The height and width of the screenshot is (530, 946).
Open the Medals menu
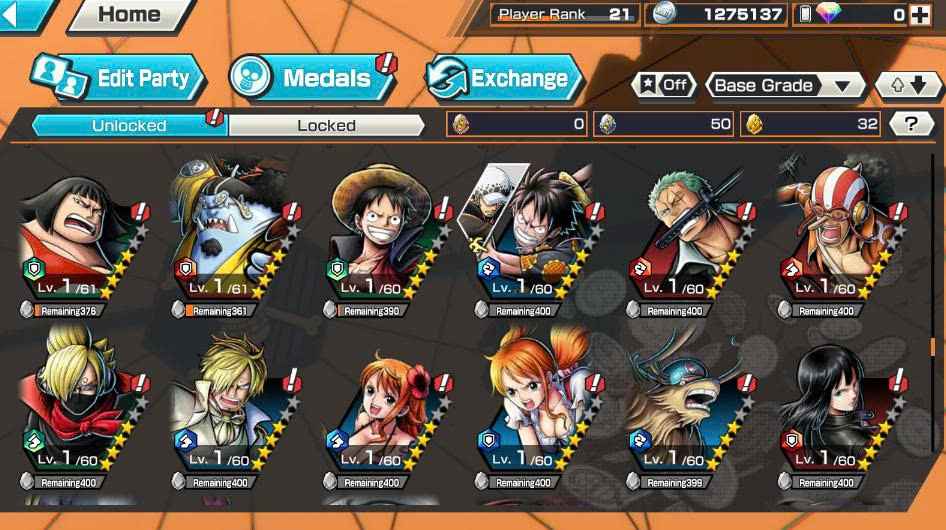point(309,78)
